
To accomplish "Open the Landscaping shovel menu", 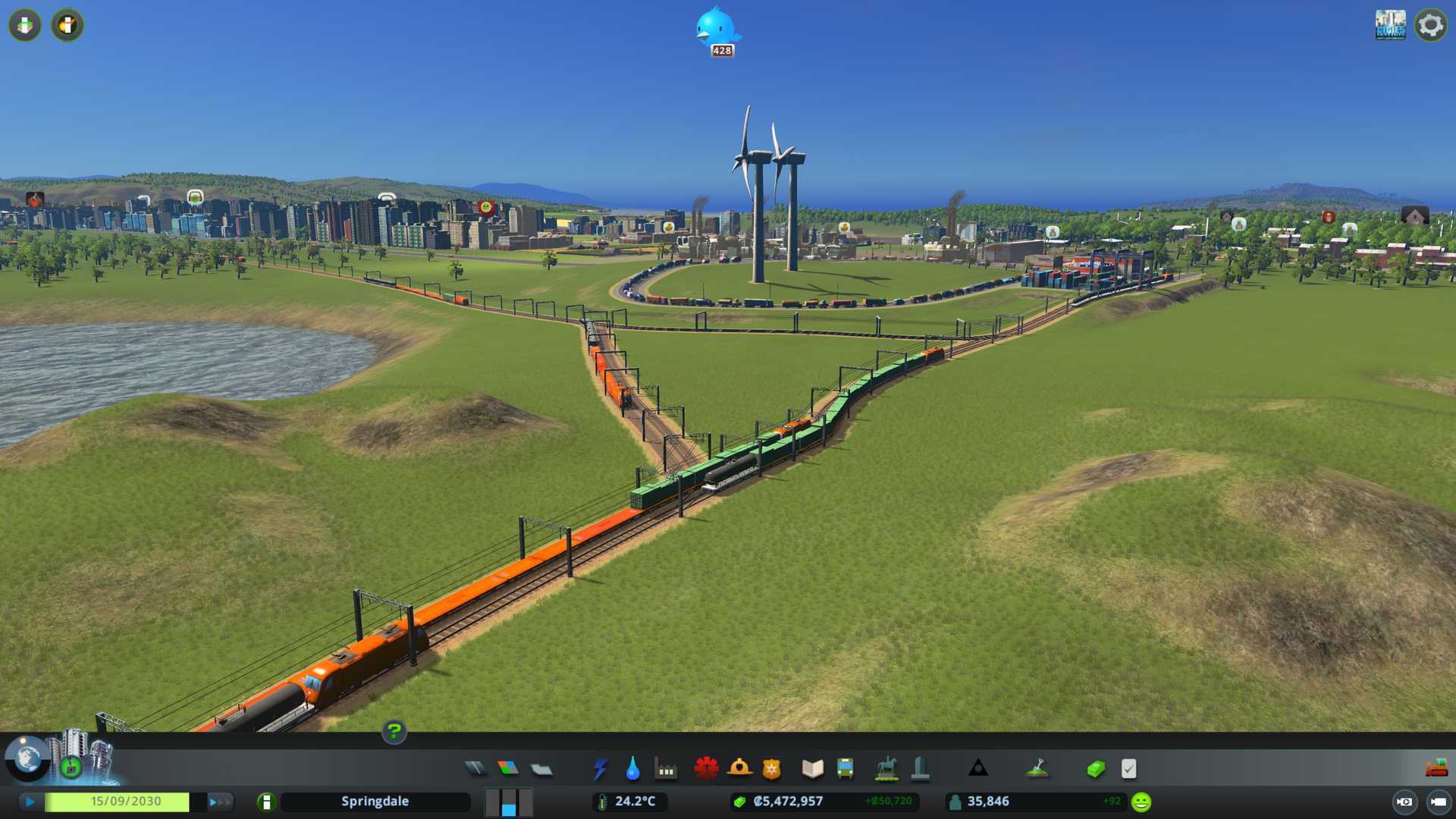I will click(1037, 769).
